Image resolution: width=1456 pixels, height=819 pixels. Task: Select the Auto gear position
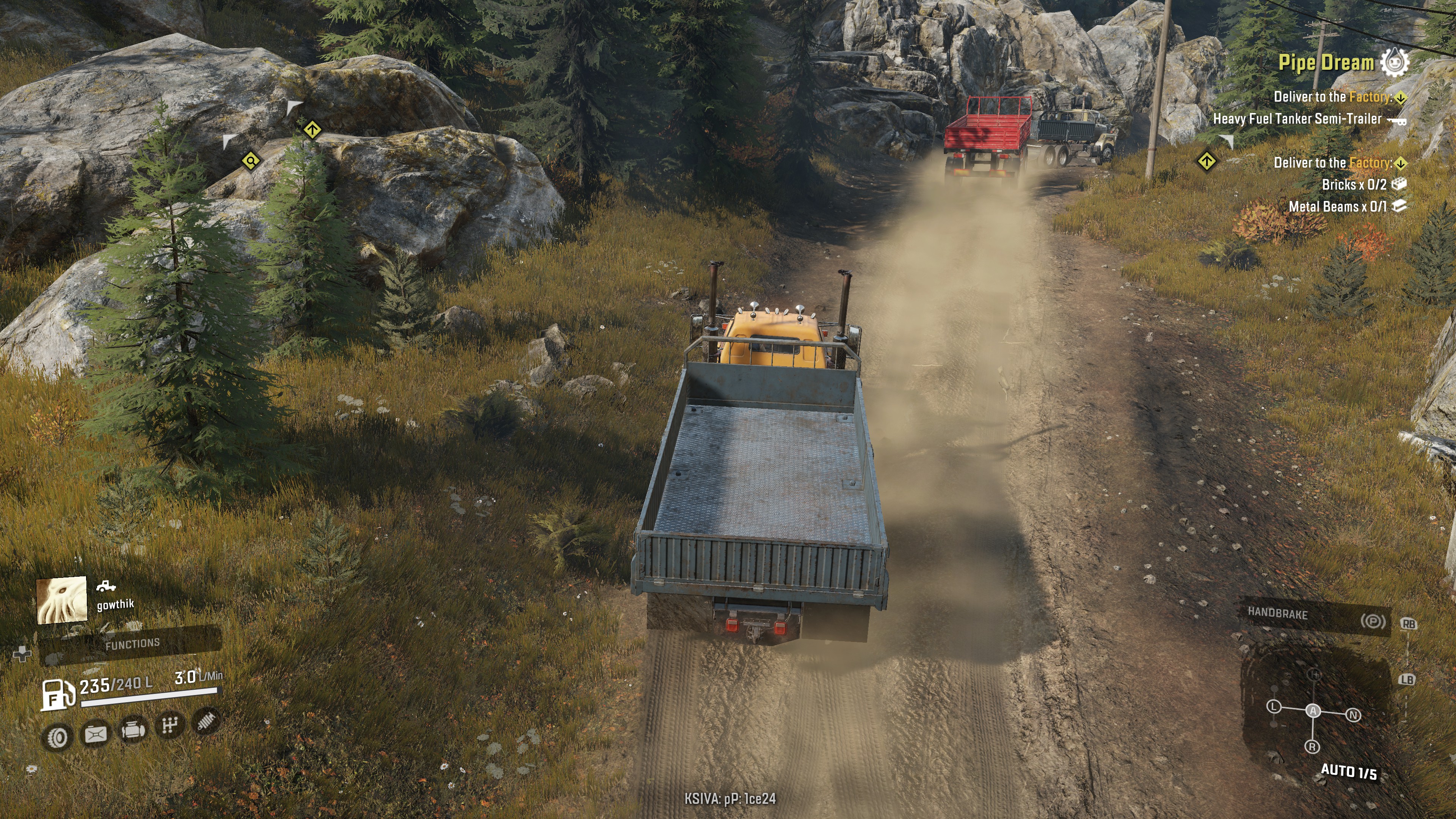pos(1313,711)
